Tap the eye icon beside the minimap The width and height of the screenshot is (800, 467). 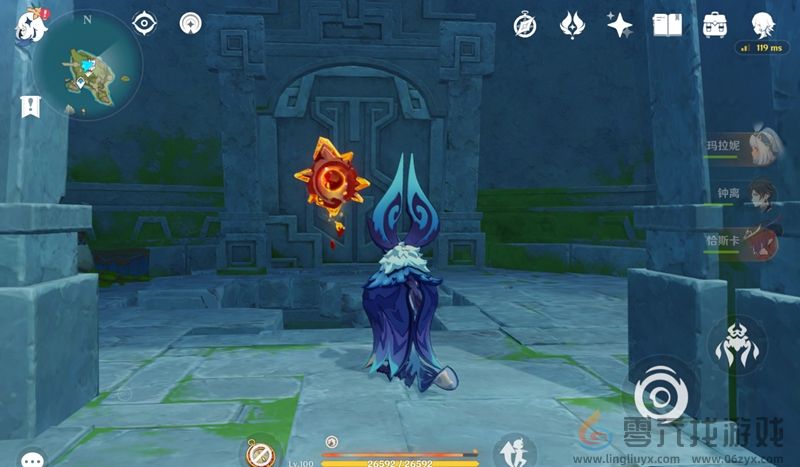pos(145,24)
